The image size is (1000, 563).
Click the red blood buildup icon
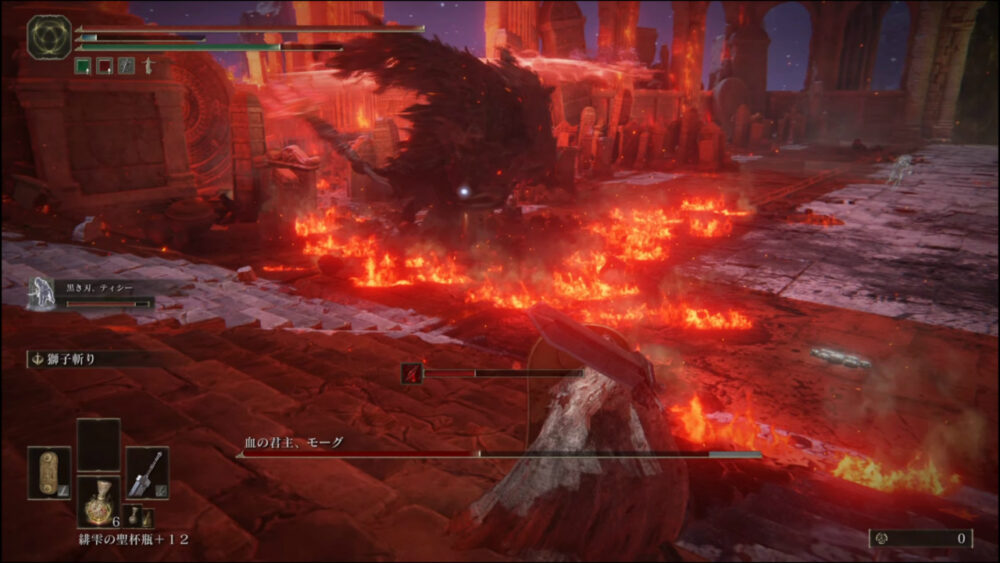tap(411, 373)
